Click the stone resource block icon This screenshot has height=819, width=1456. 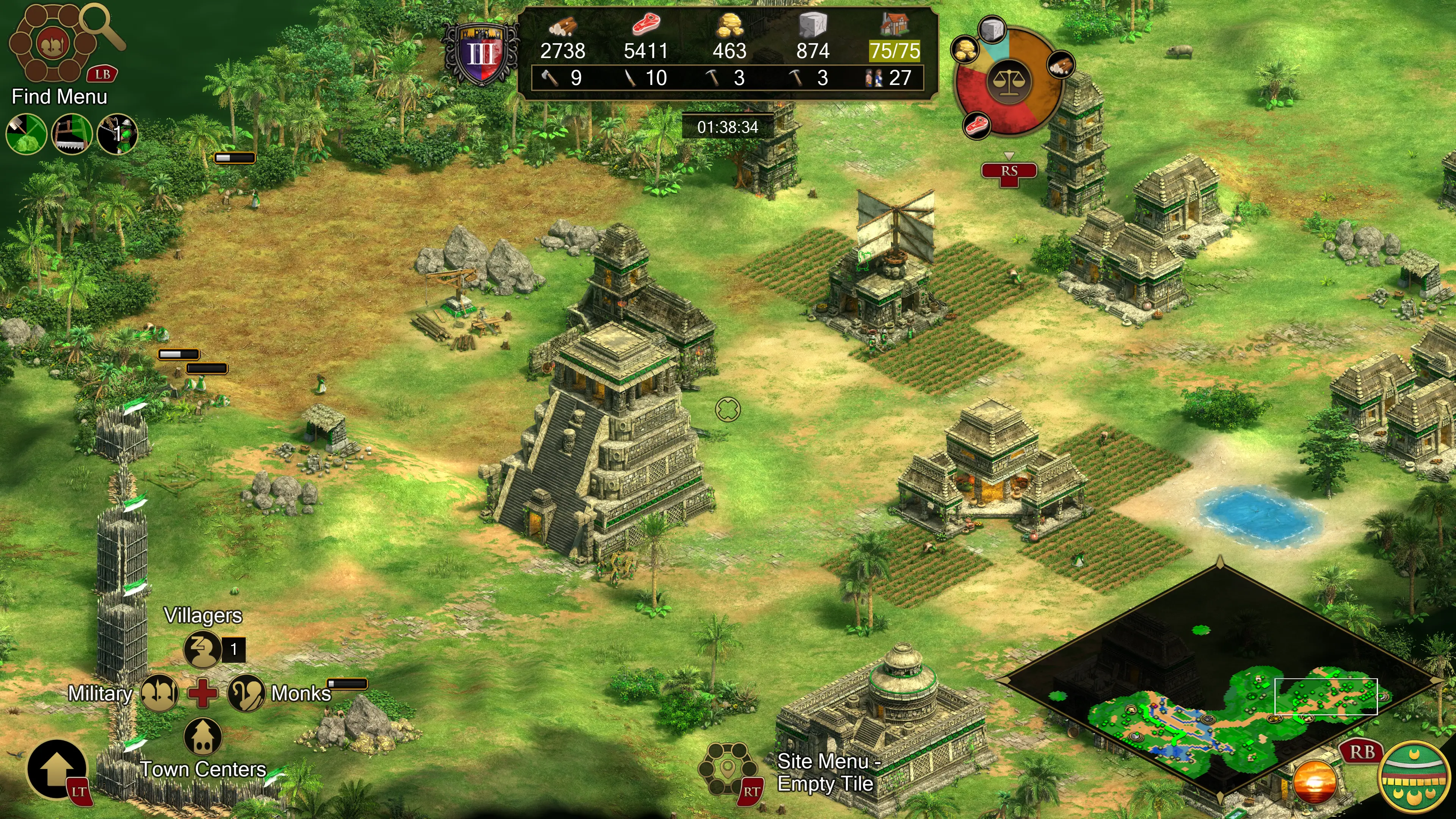[x=813, y=25]
